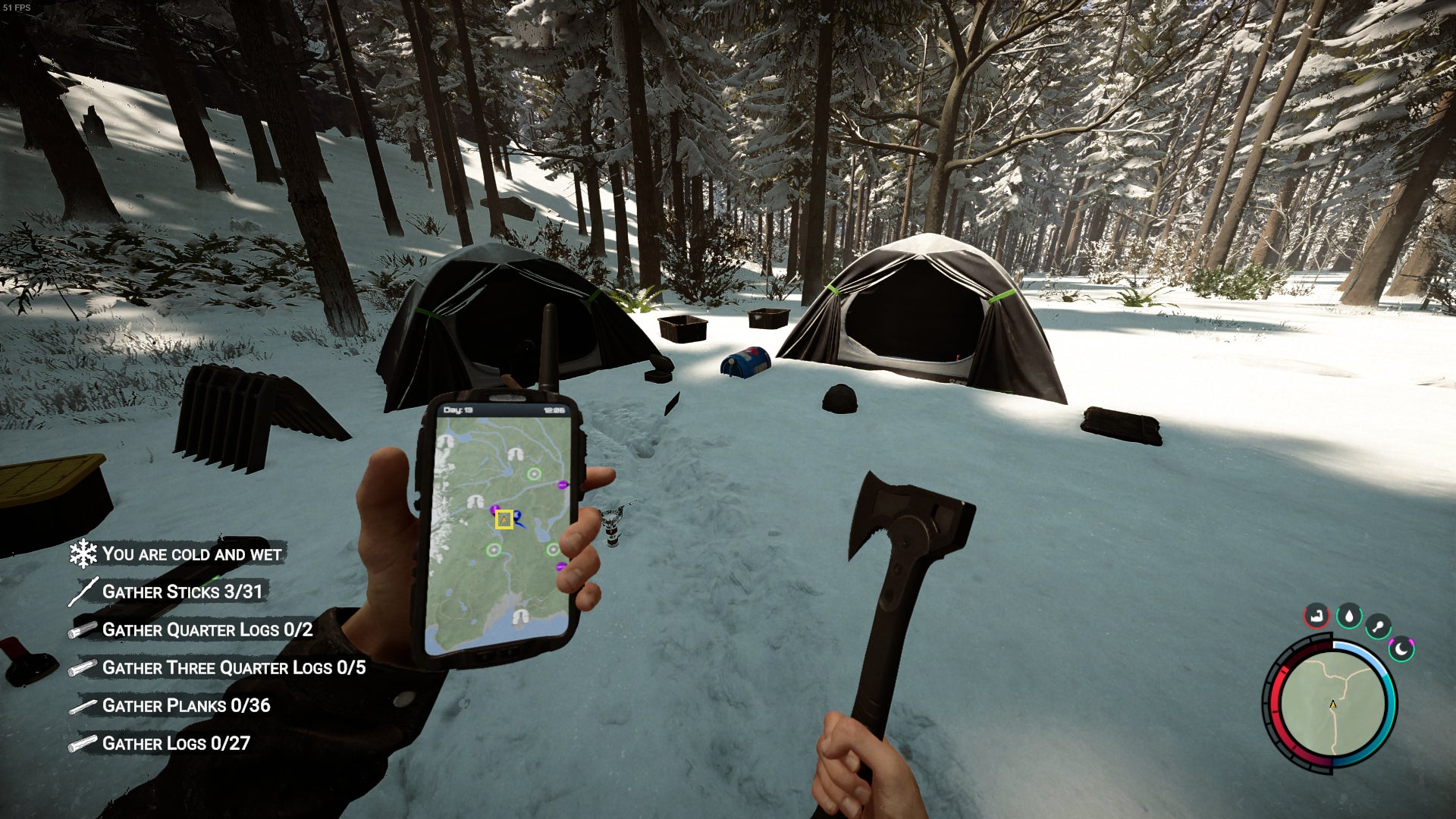Click the purple GPS locator beside the player marker
Image resolution: width=1456 pixels, height=819 pixels.
[x=493, y=510]
